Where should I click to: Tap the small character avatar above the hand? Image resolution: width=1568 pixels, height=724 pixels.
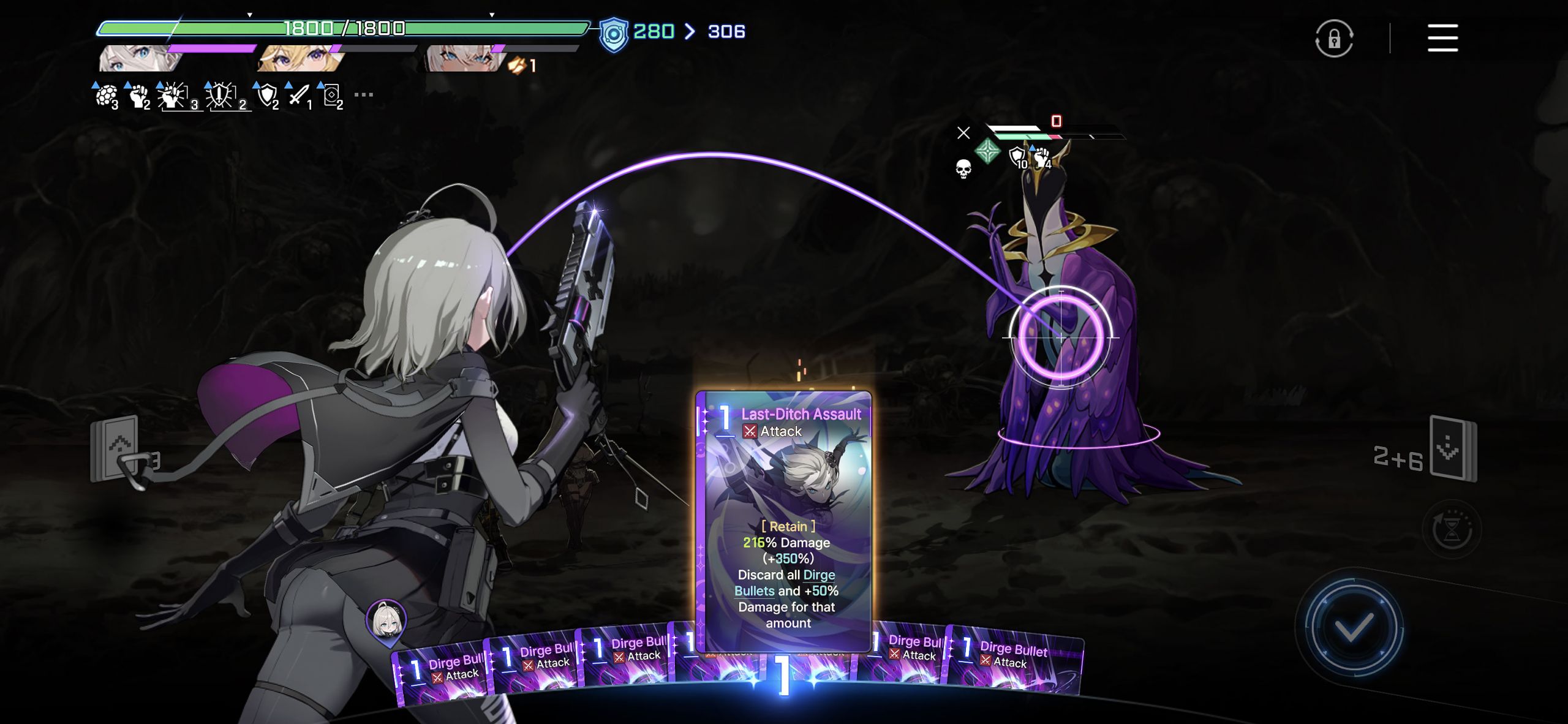[x=386, y=622]
